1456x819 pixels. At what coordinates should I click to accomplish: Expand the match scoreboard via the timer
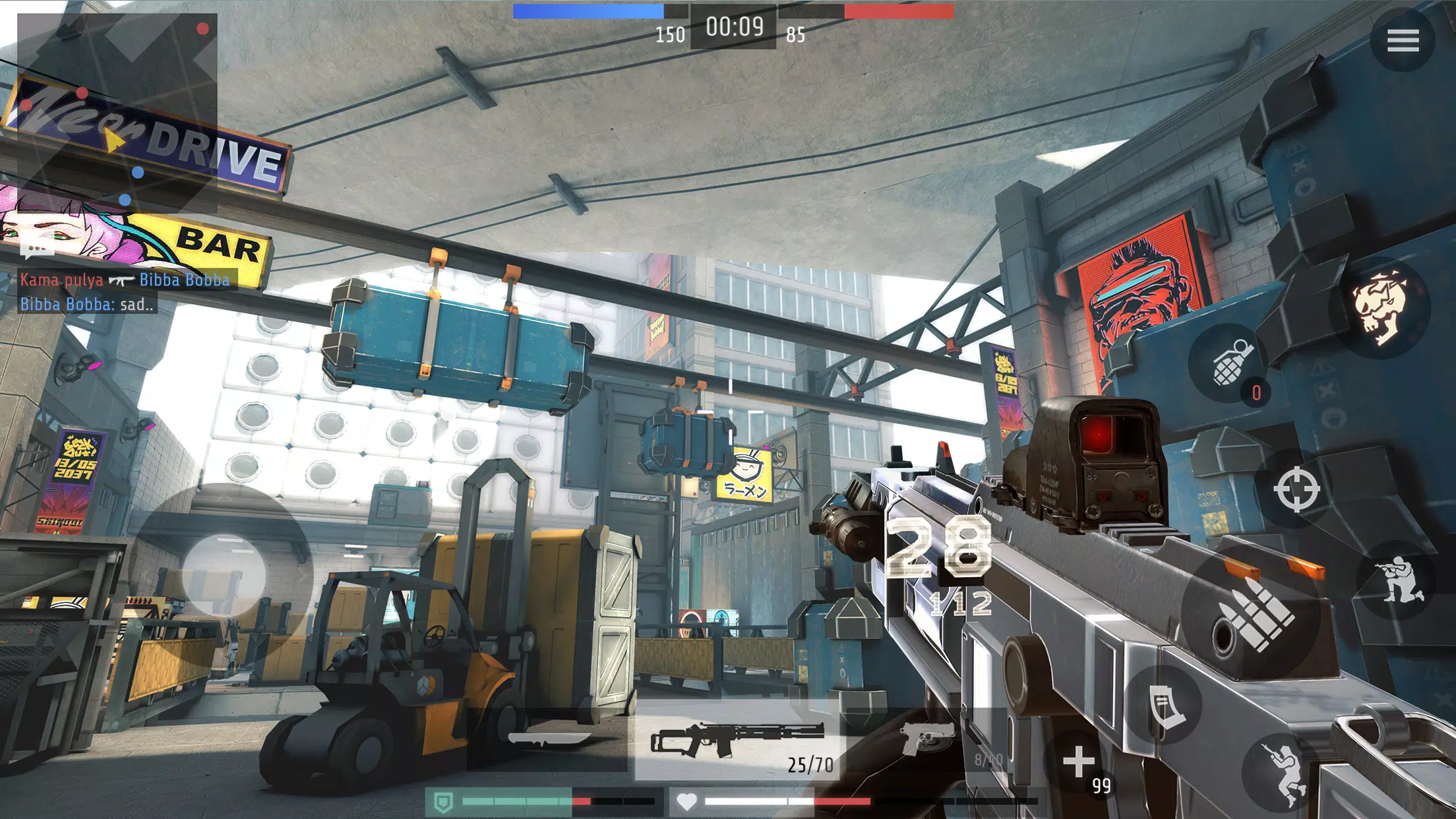pos(734,28)
